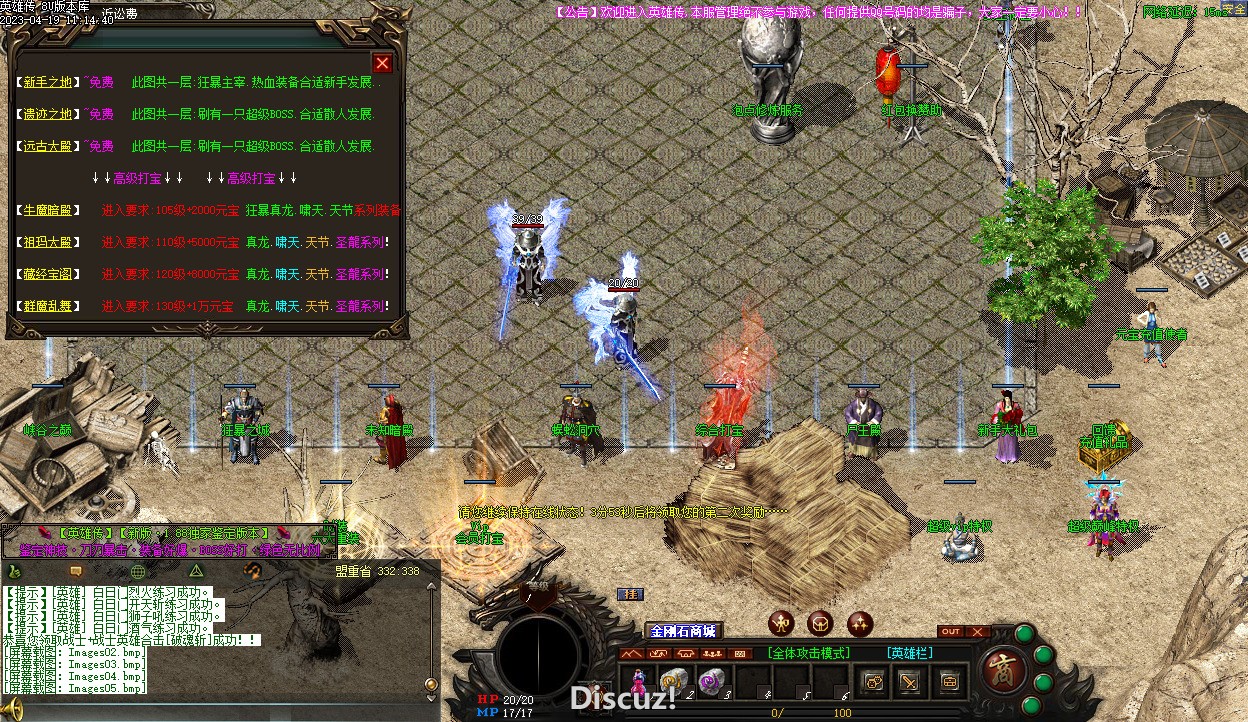Close the map teleport dialog
The width and height of the screenshot is (1248, 722).
(382, 63)
